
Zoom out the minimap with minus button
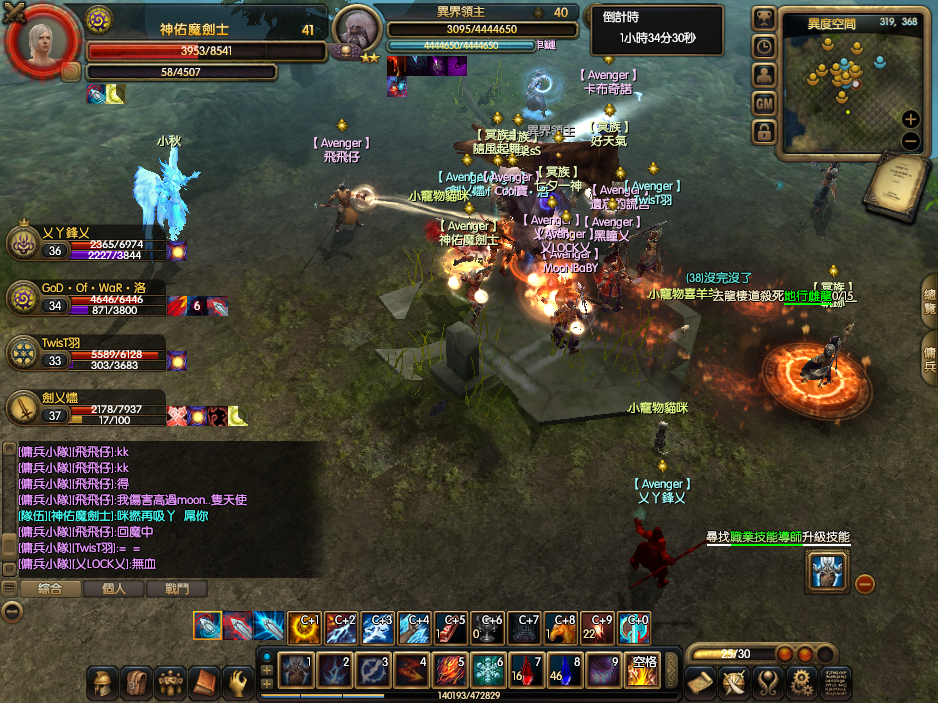click(x=910, y=141)
